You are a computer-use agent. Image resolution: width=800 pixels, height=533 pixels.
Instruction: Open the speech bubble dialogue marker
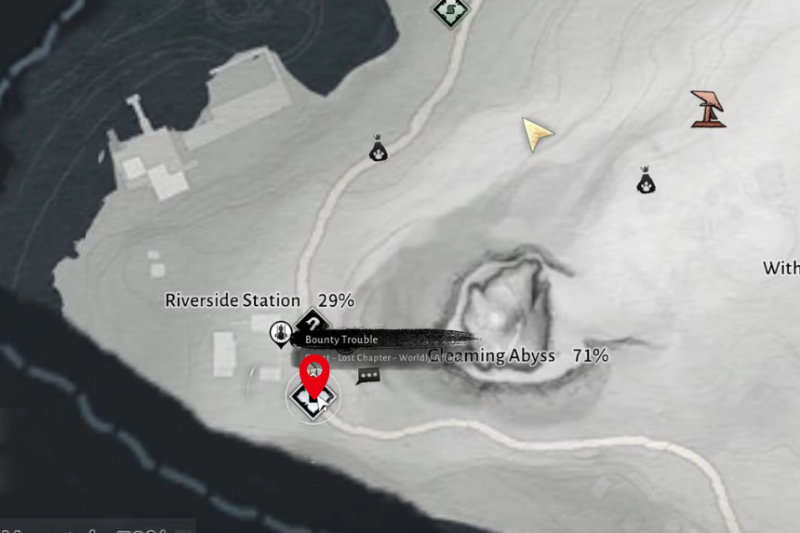click(368, 376)
